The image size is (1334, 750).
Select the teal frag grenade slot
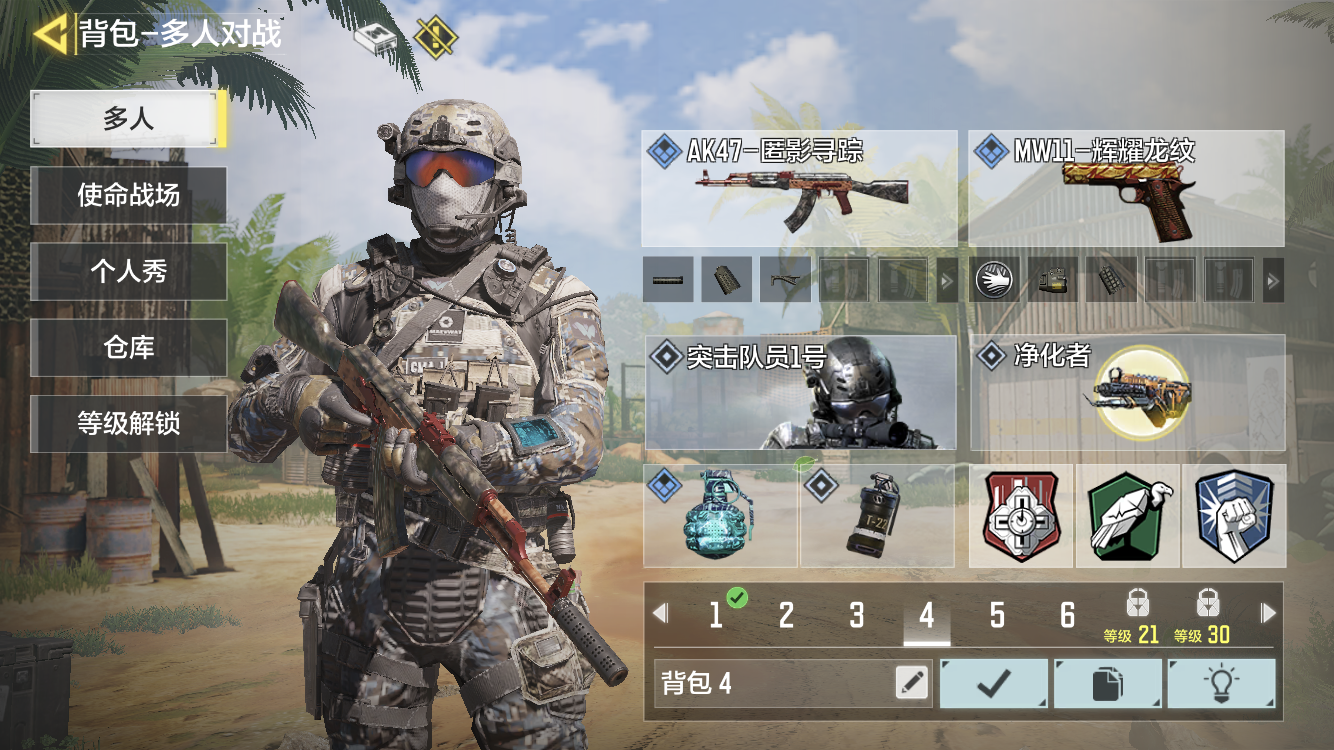(720, 516)
